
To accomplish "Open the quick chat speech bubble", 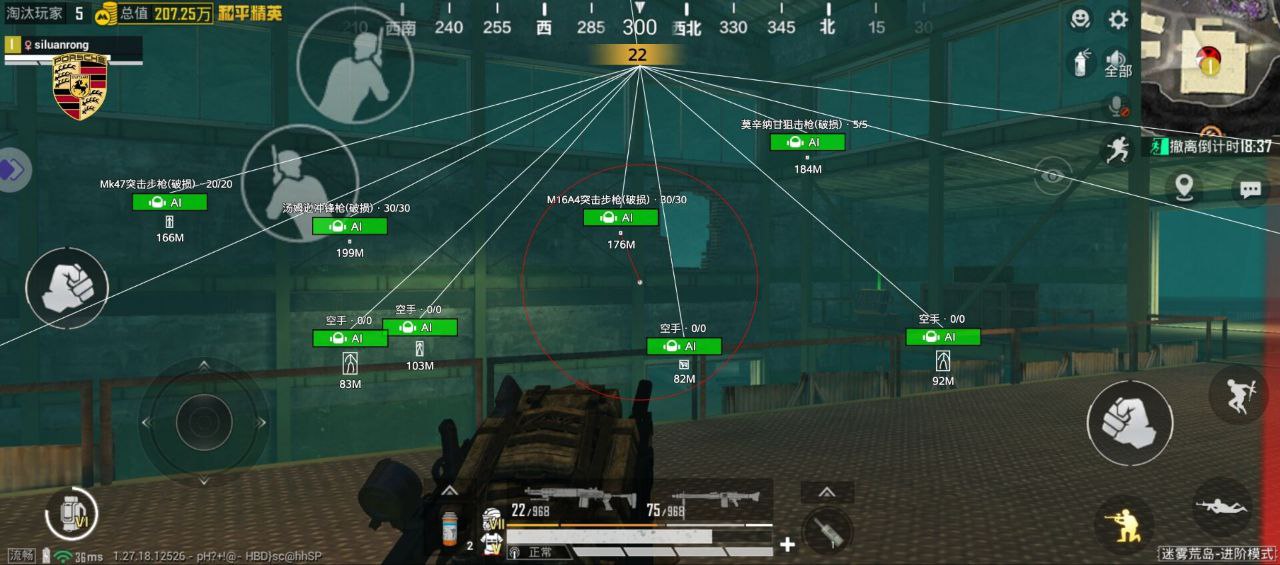I will click(x=1249, y=187).
